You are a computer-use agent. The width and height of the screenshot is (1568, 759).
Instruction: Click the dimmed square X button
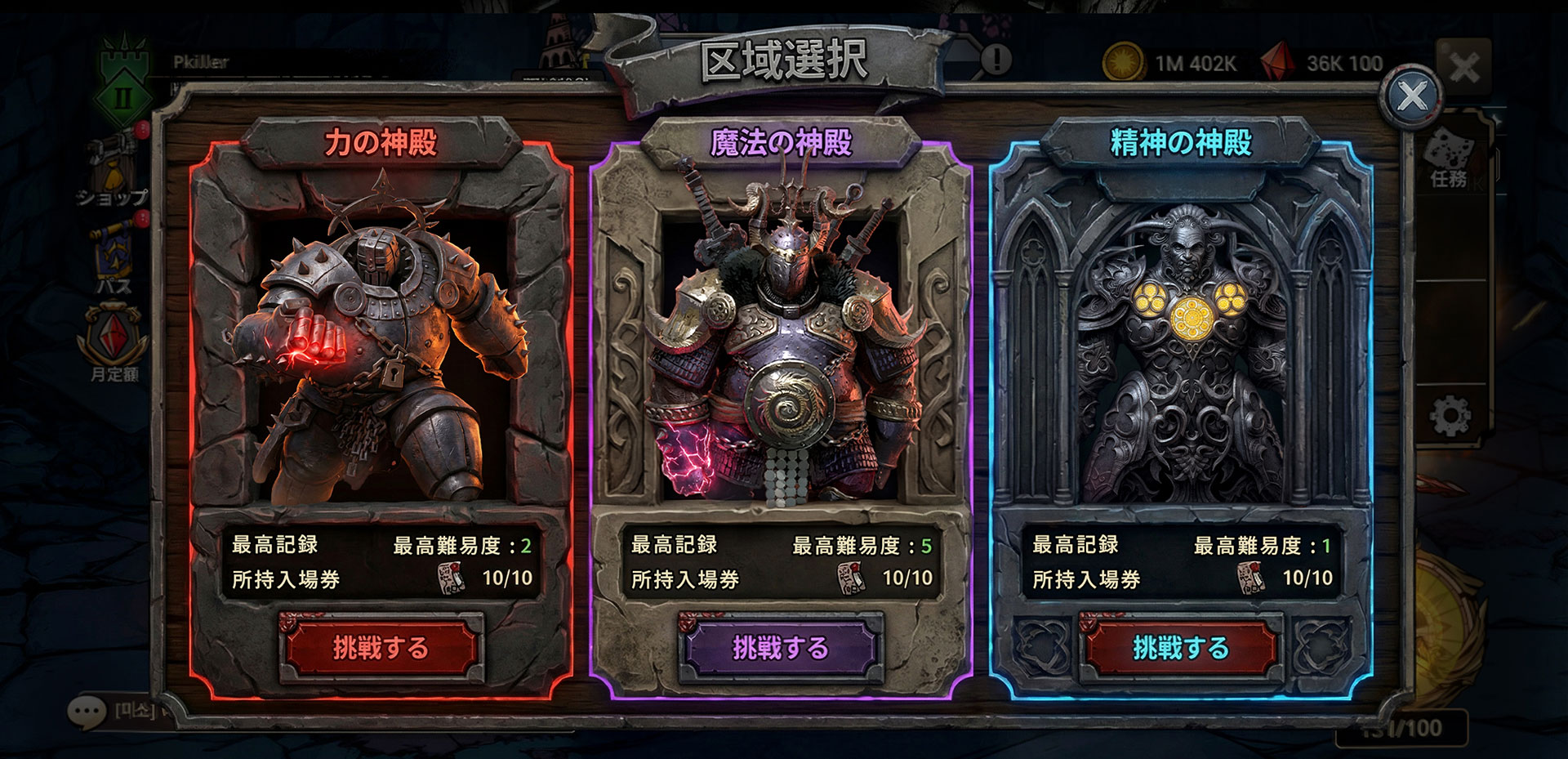tap(1463, 67)
